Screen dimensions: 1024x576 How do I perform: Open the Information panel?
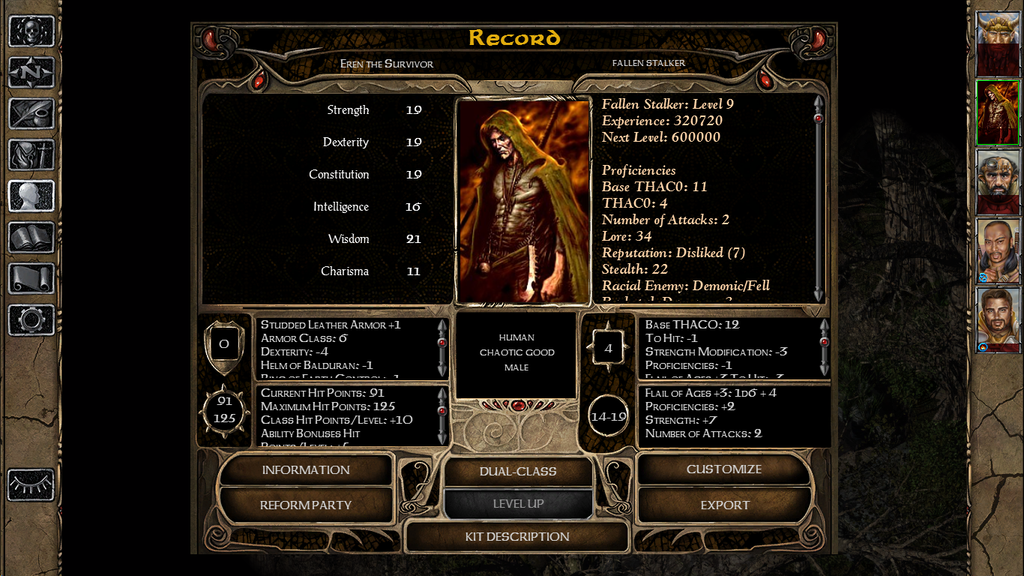tap(305, 470)
